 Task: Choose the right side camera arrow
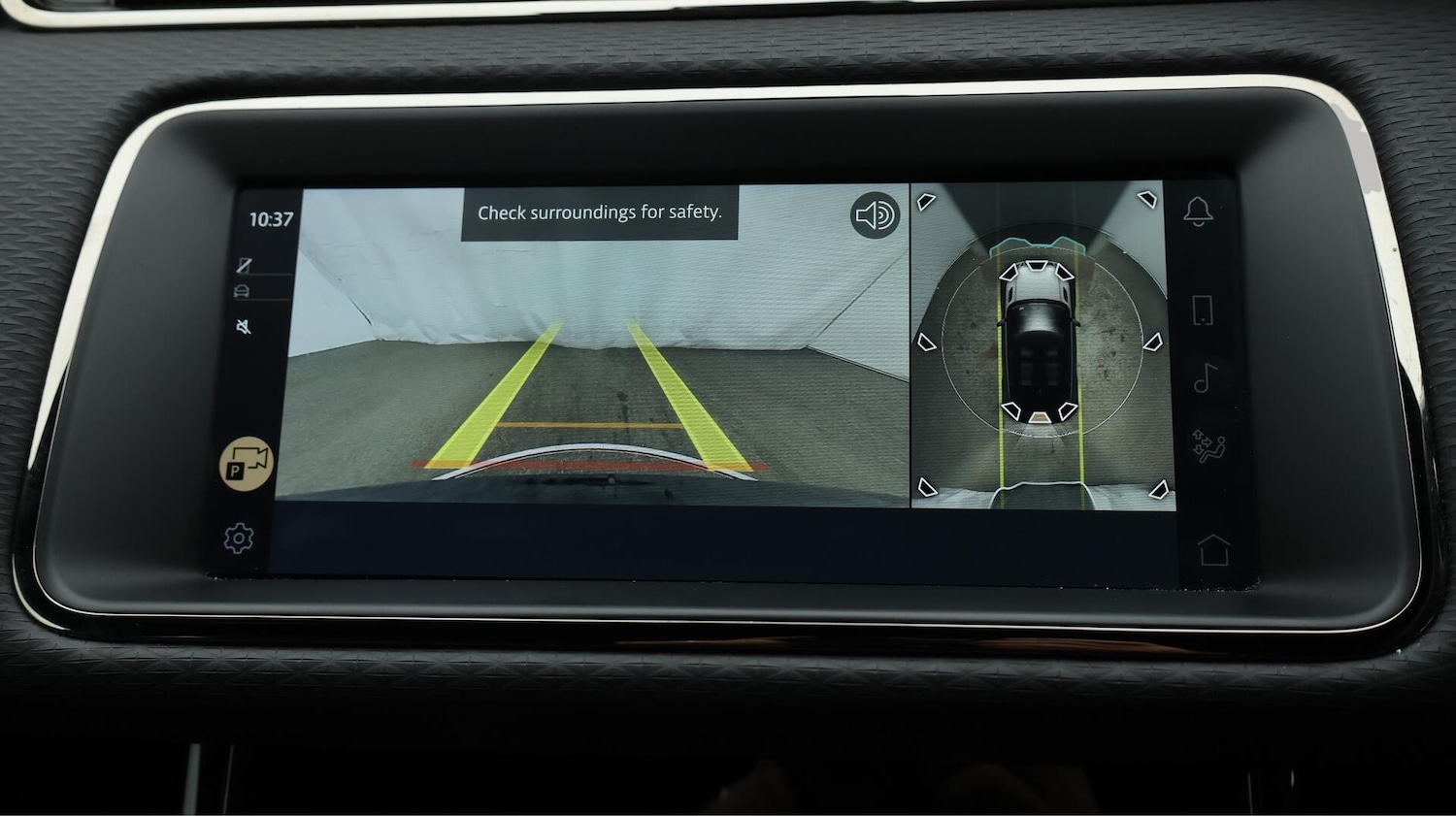pos(1153,343)
